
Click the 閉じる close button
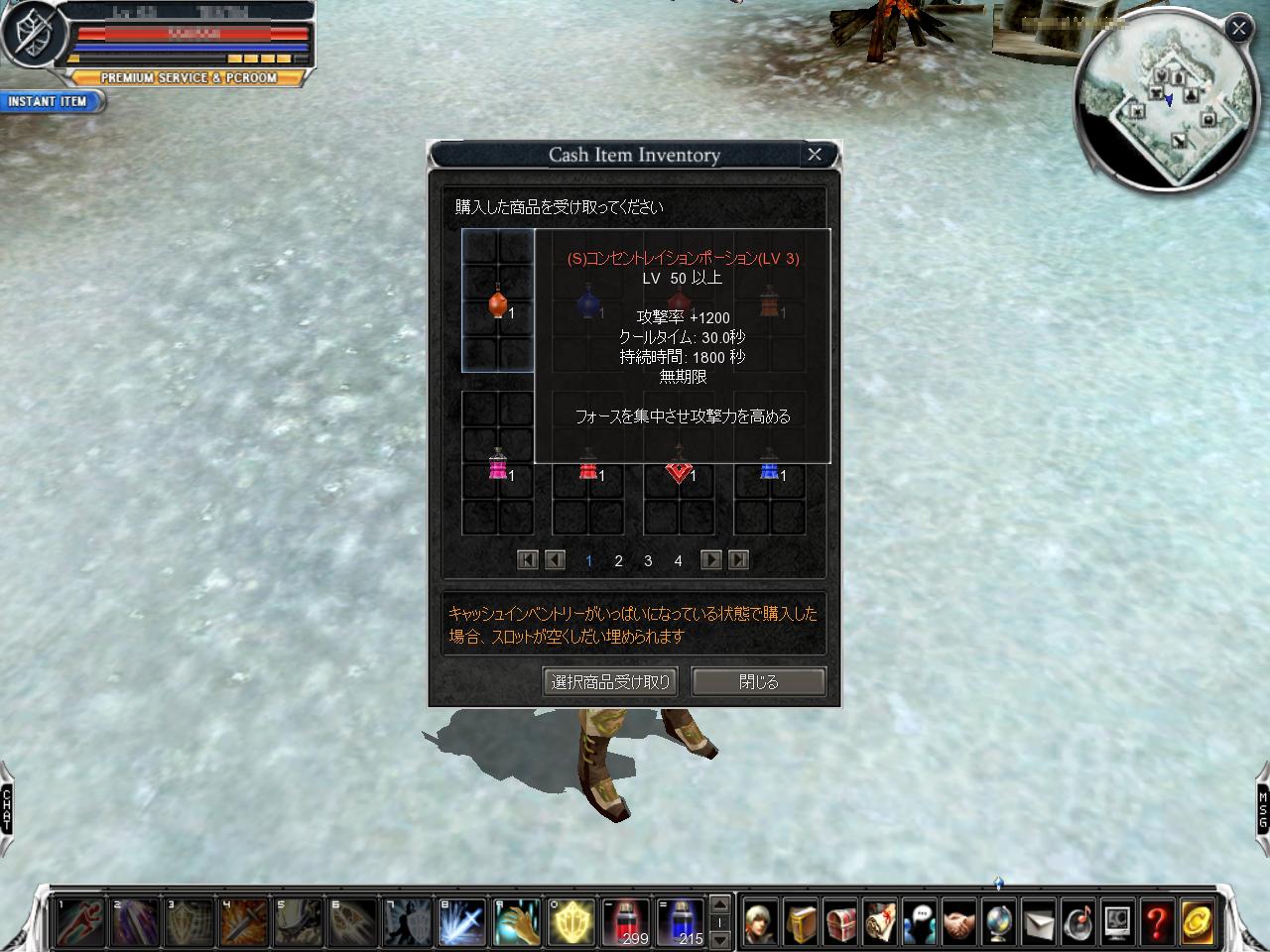pos(758,682)
